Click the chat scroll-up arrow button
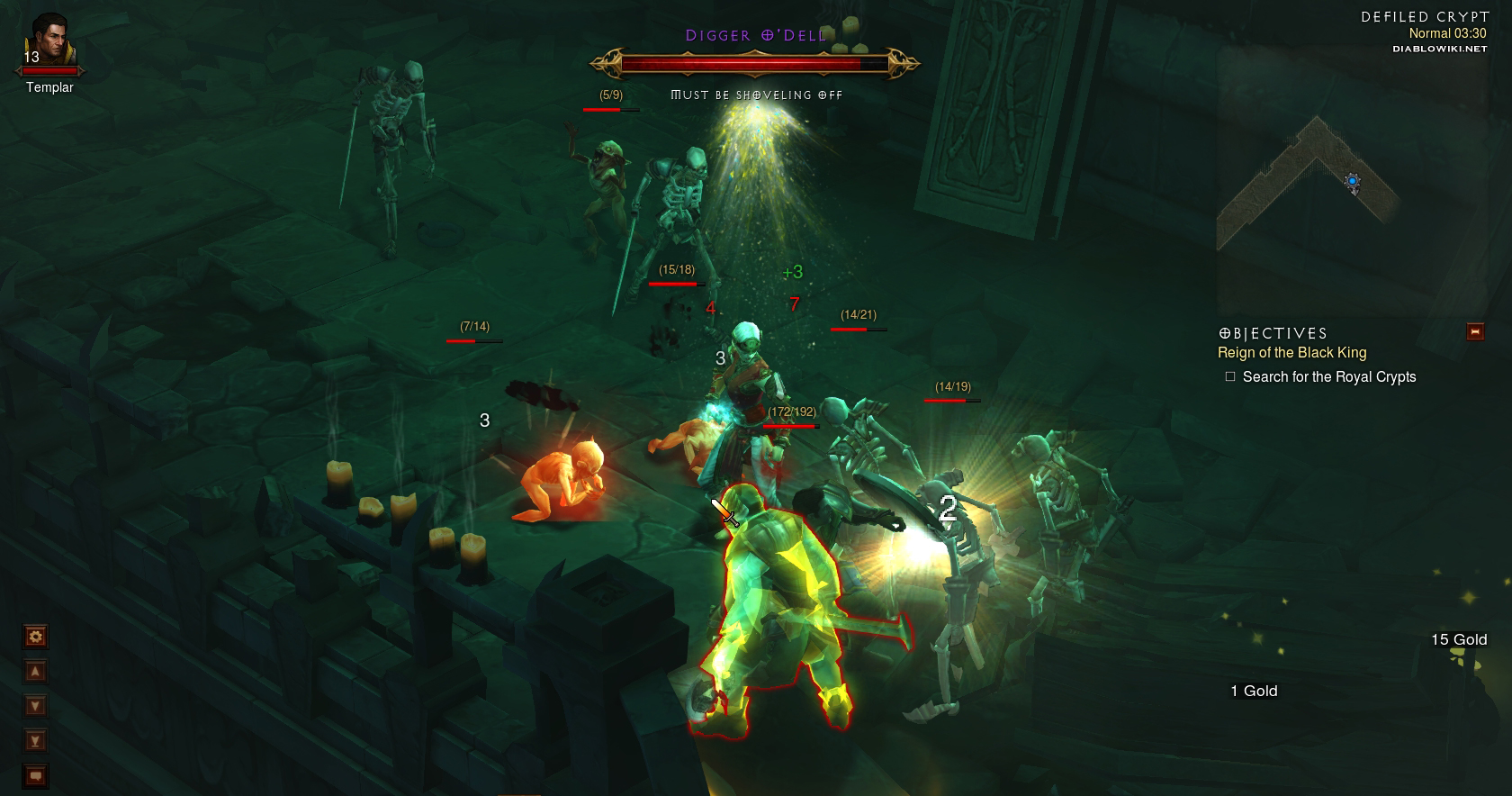Screen dimensions: 1512x796 pos(36,672)
